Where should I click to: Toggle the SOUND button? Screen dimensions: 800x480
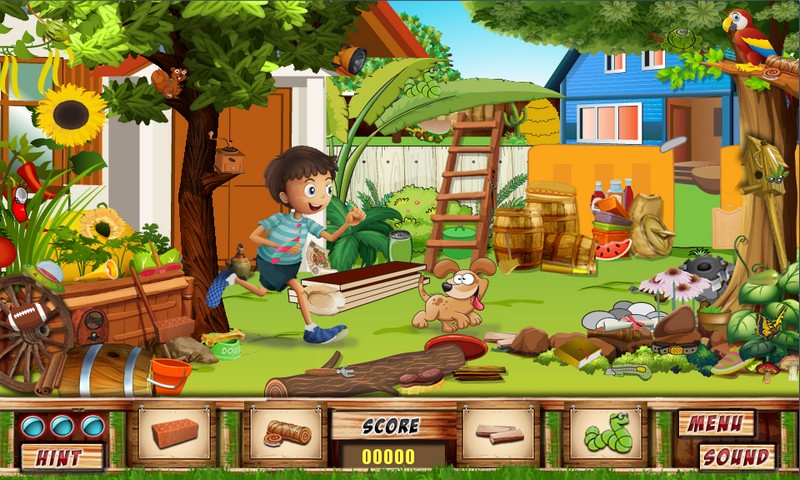pyautogui.click(x=736, y=457)
